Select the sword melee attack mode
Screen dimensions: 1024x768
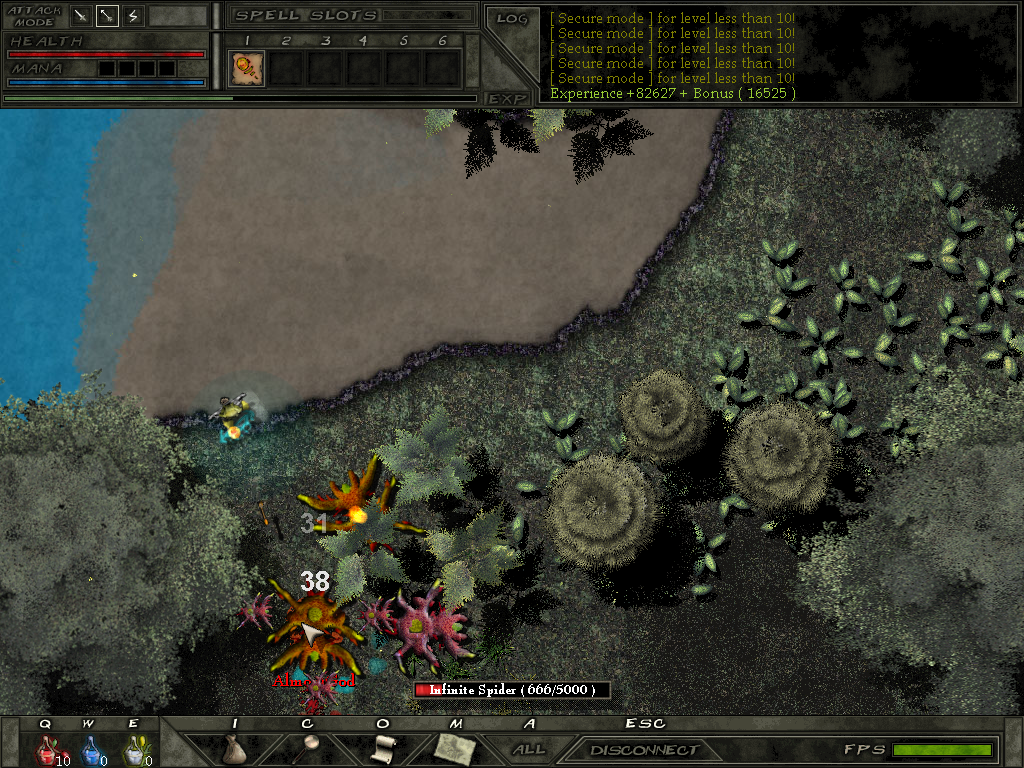(81, 16)
